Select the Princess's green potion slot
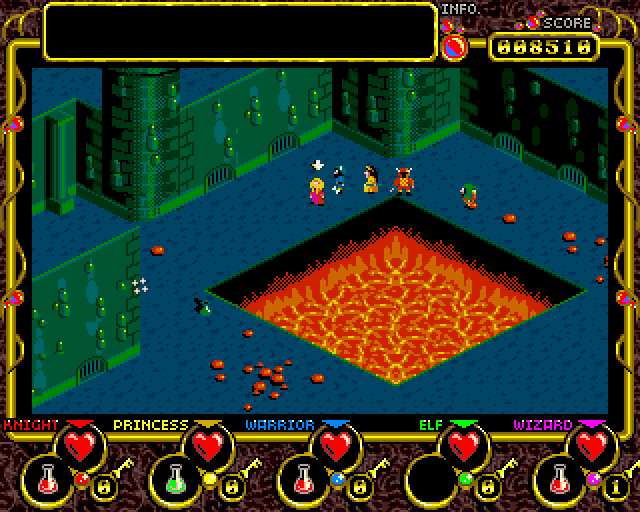640x512 pixels. (x=177, y=480)
